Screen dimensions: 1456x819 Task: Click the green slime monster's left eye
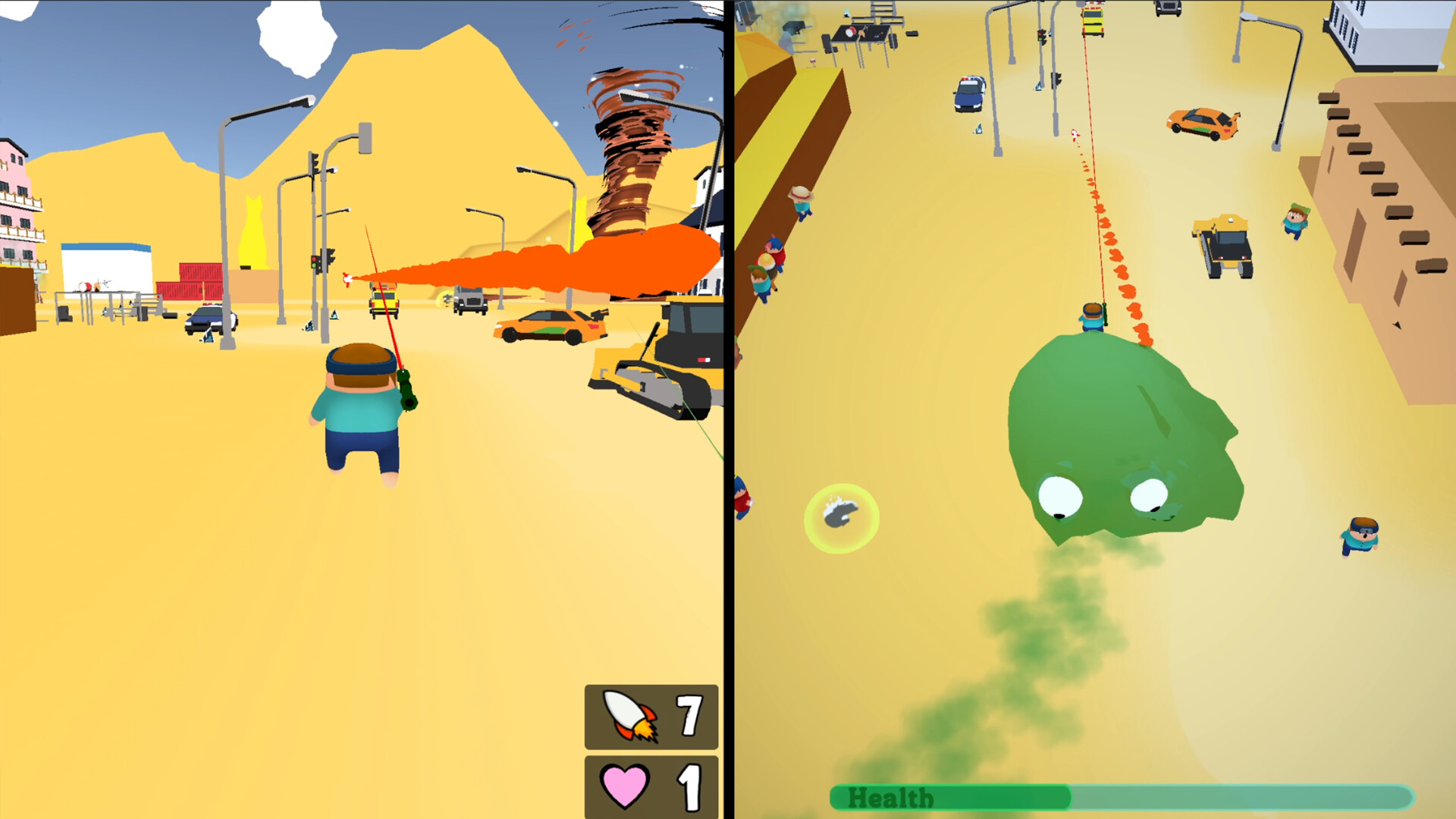tap(1062, 497)
